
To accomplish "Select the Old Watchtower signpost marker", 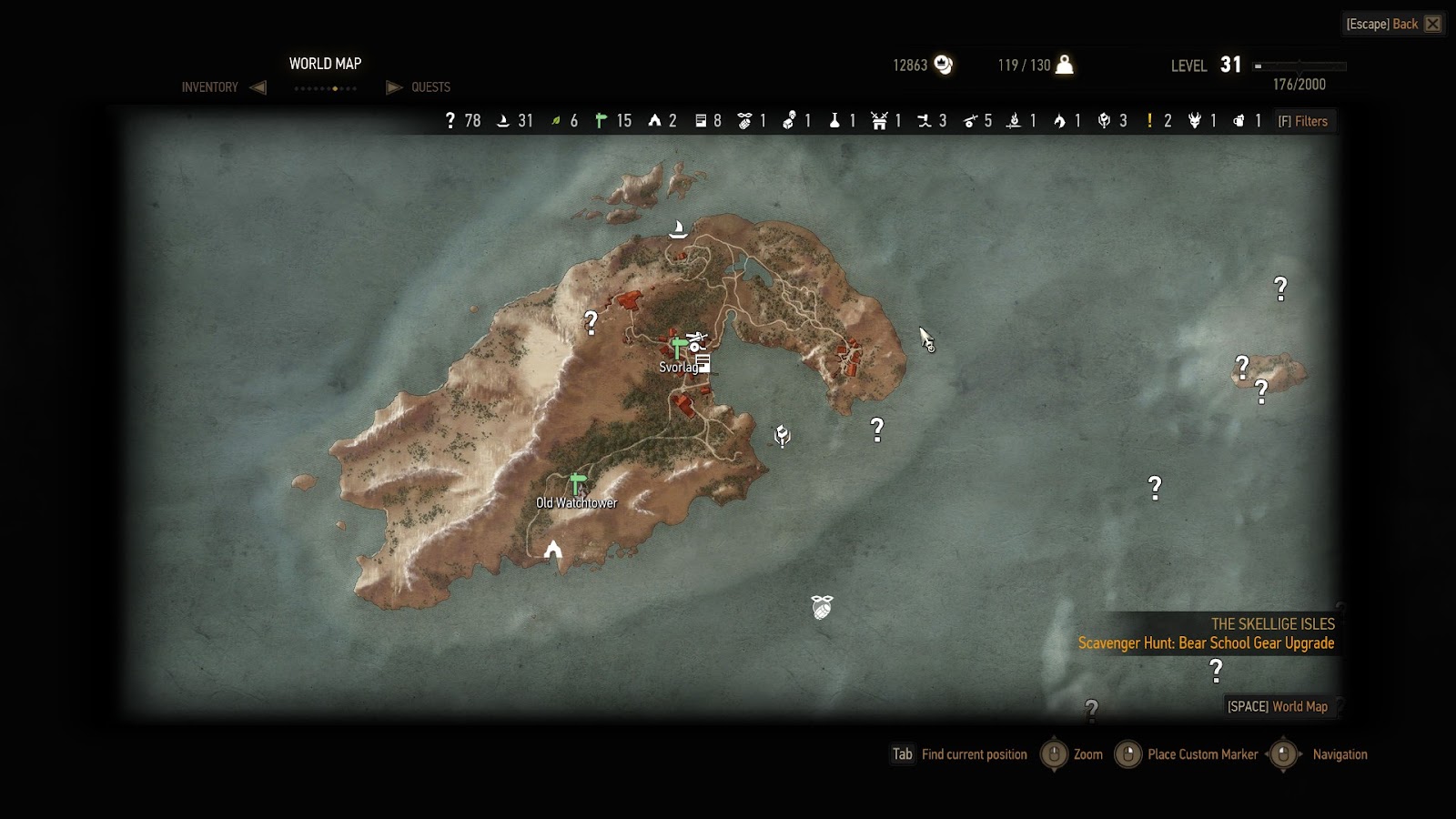I will (577, 483).
